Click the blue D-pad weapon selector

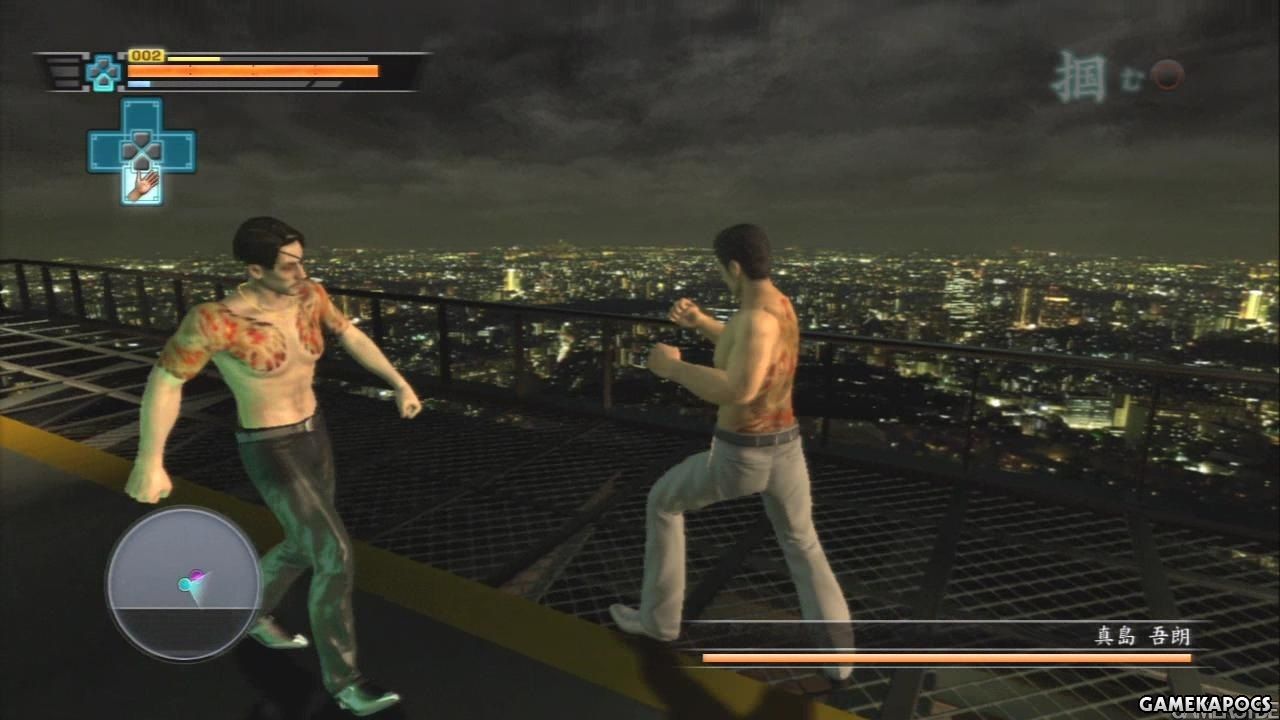[x=141, y=148]
